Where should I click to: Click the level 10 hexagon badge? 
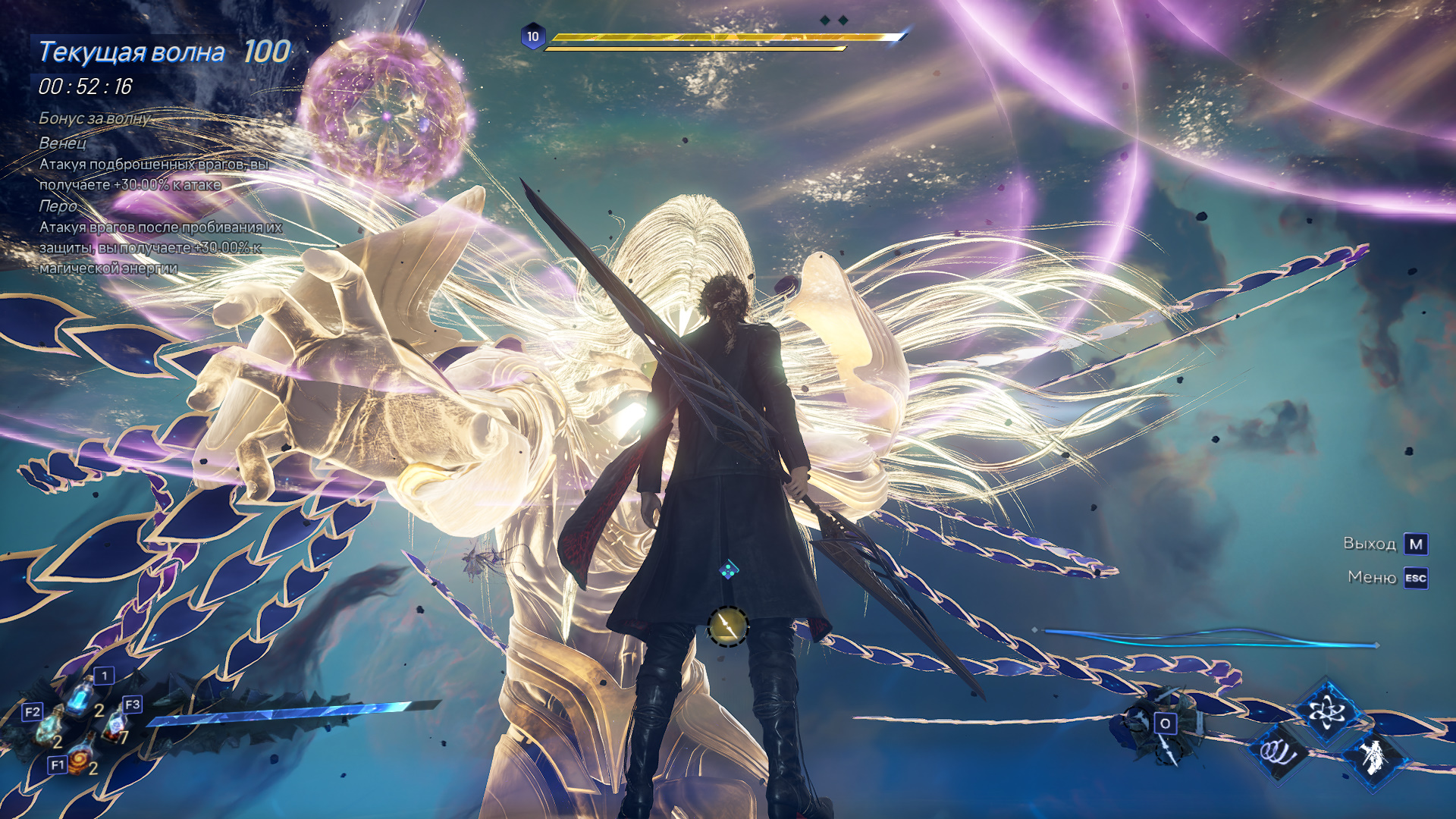pos(534,34)
